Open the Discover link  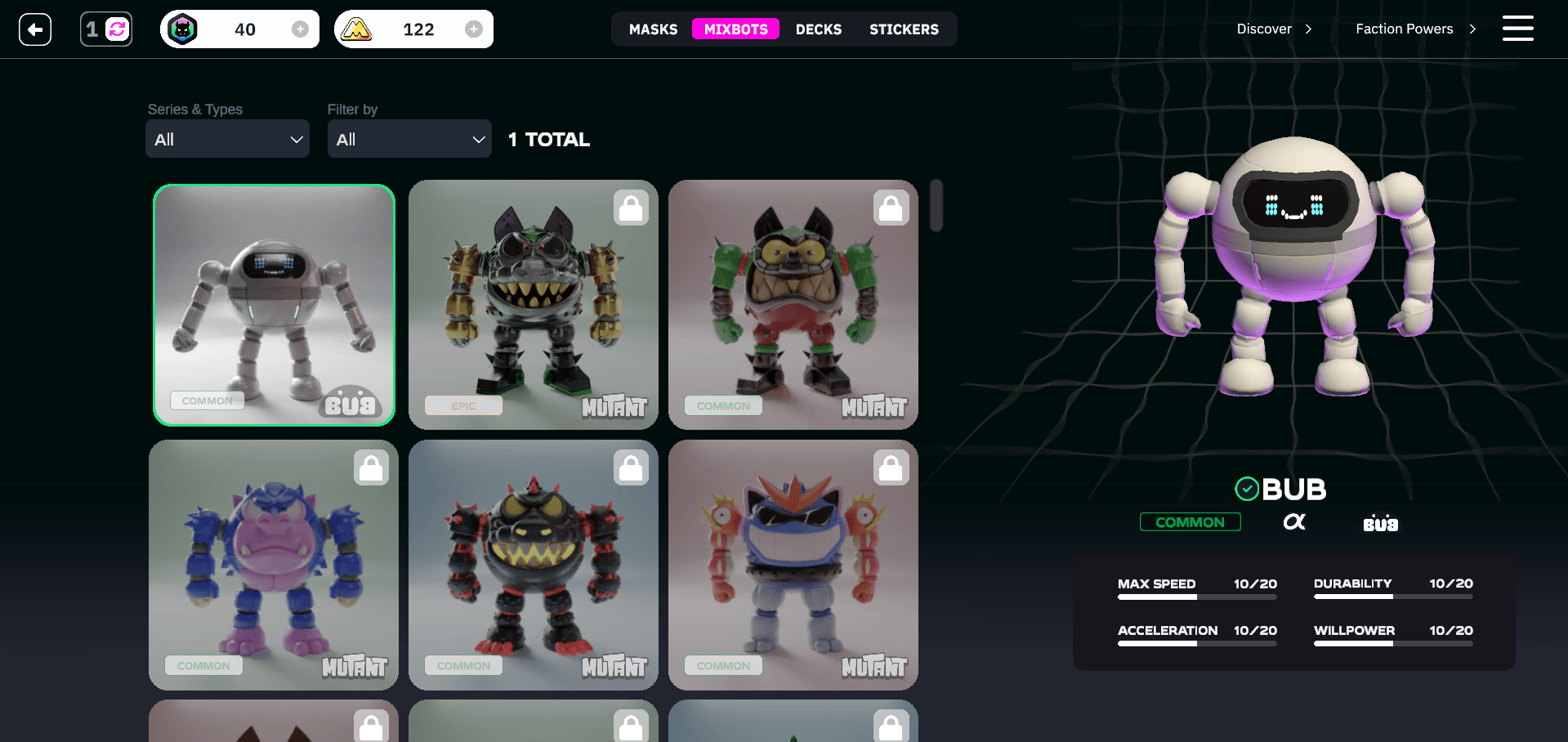tap(1274, 29)
